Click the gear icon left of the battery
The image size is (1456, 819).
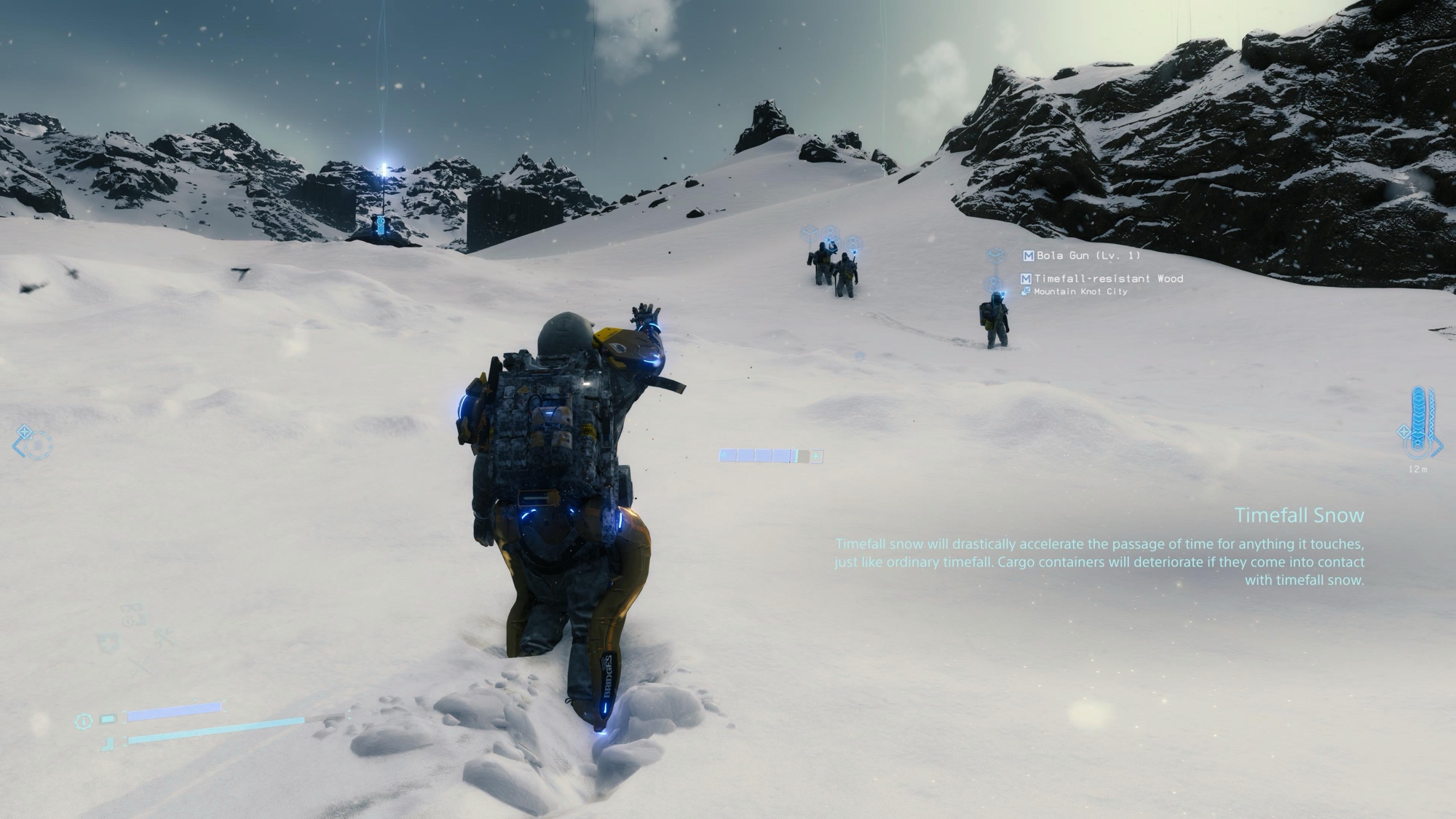tap(84, 721)
